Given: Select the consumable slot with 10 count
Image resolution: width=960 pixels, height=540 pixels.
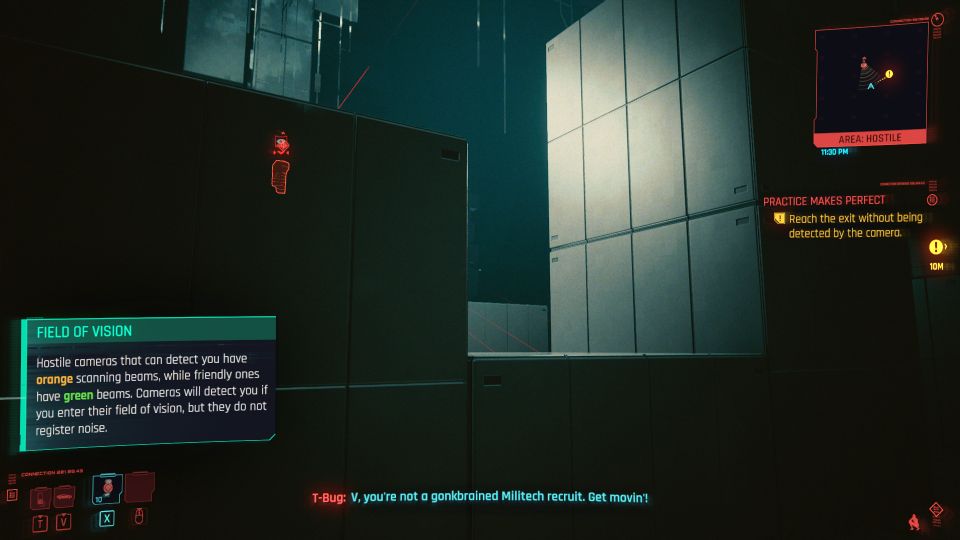Looking at the screenshot, I should coord(108,489).
